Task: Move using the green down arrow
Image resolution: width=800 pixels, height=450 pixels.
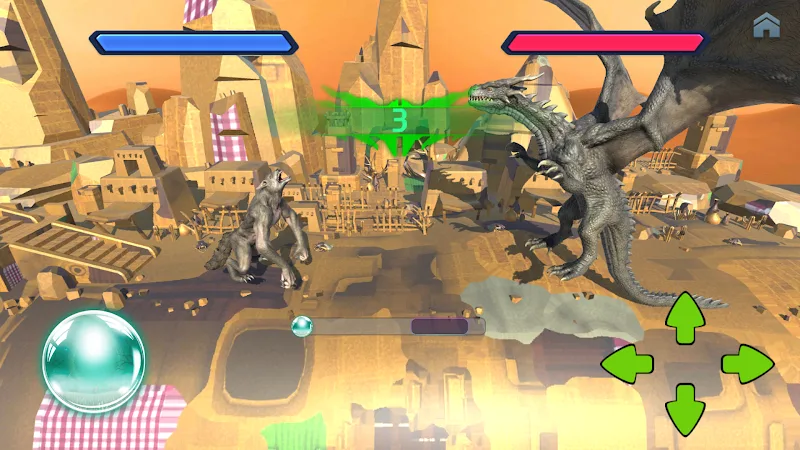Action: coord(685,408)
